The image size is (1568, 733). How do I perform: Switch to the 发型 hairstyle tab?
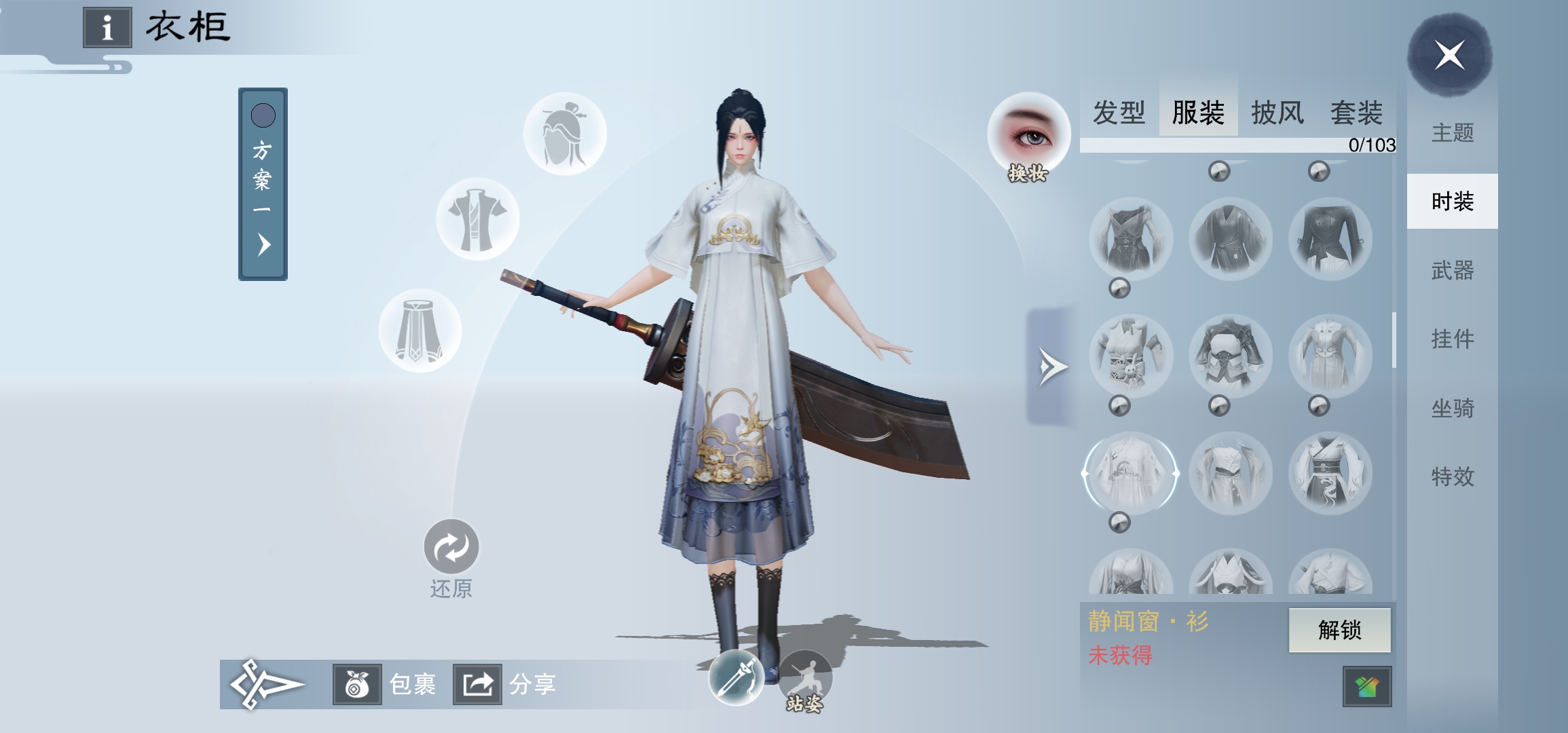click(x=1119, y=113)
